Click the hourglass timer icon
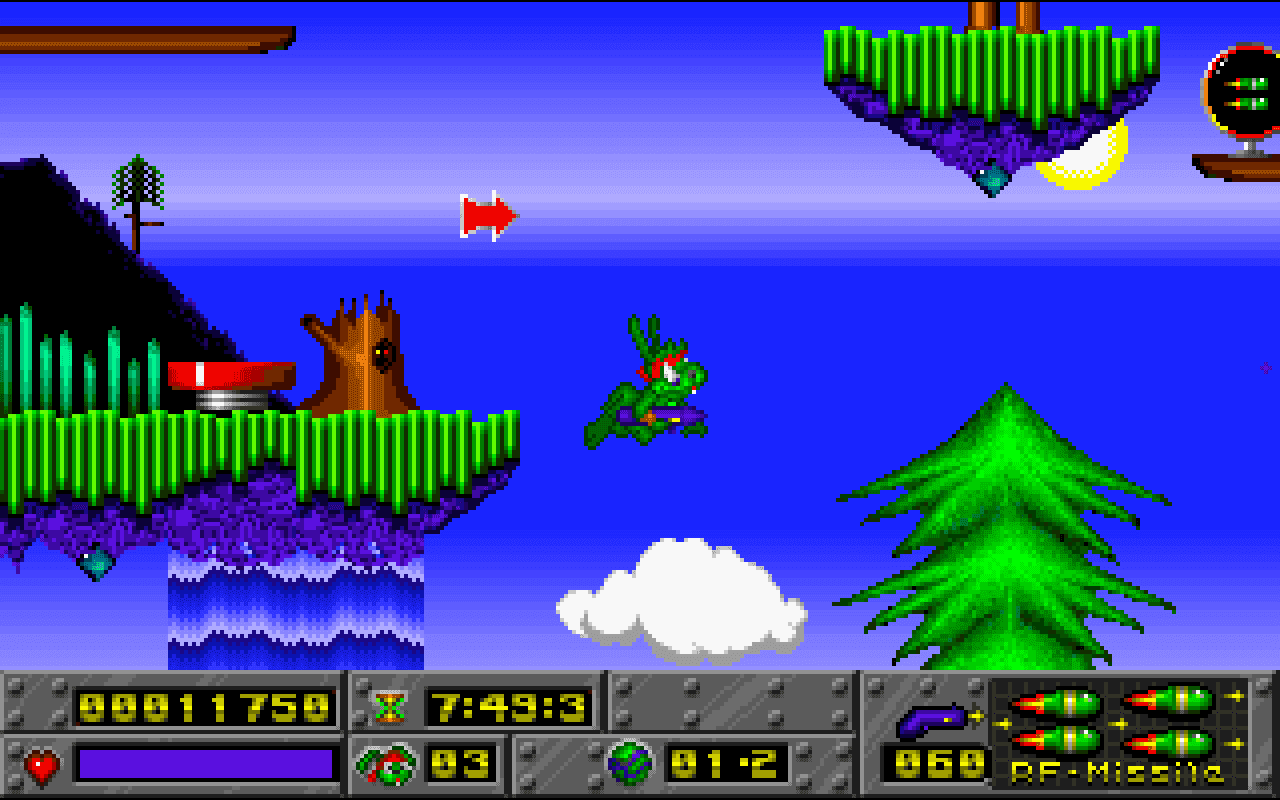This screenshot has width=1280, height=800. tap(392, 706)
